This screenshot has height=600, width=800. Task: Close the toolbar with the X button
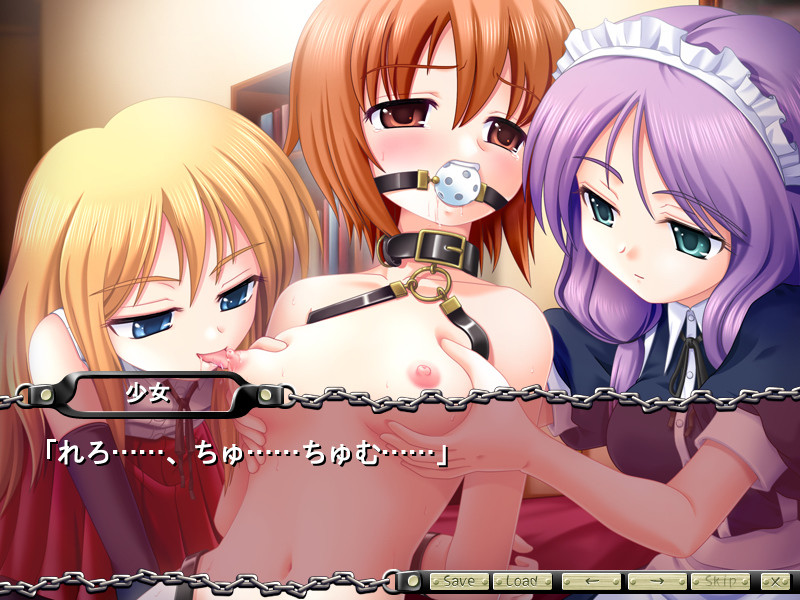773,581
